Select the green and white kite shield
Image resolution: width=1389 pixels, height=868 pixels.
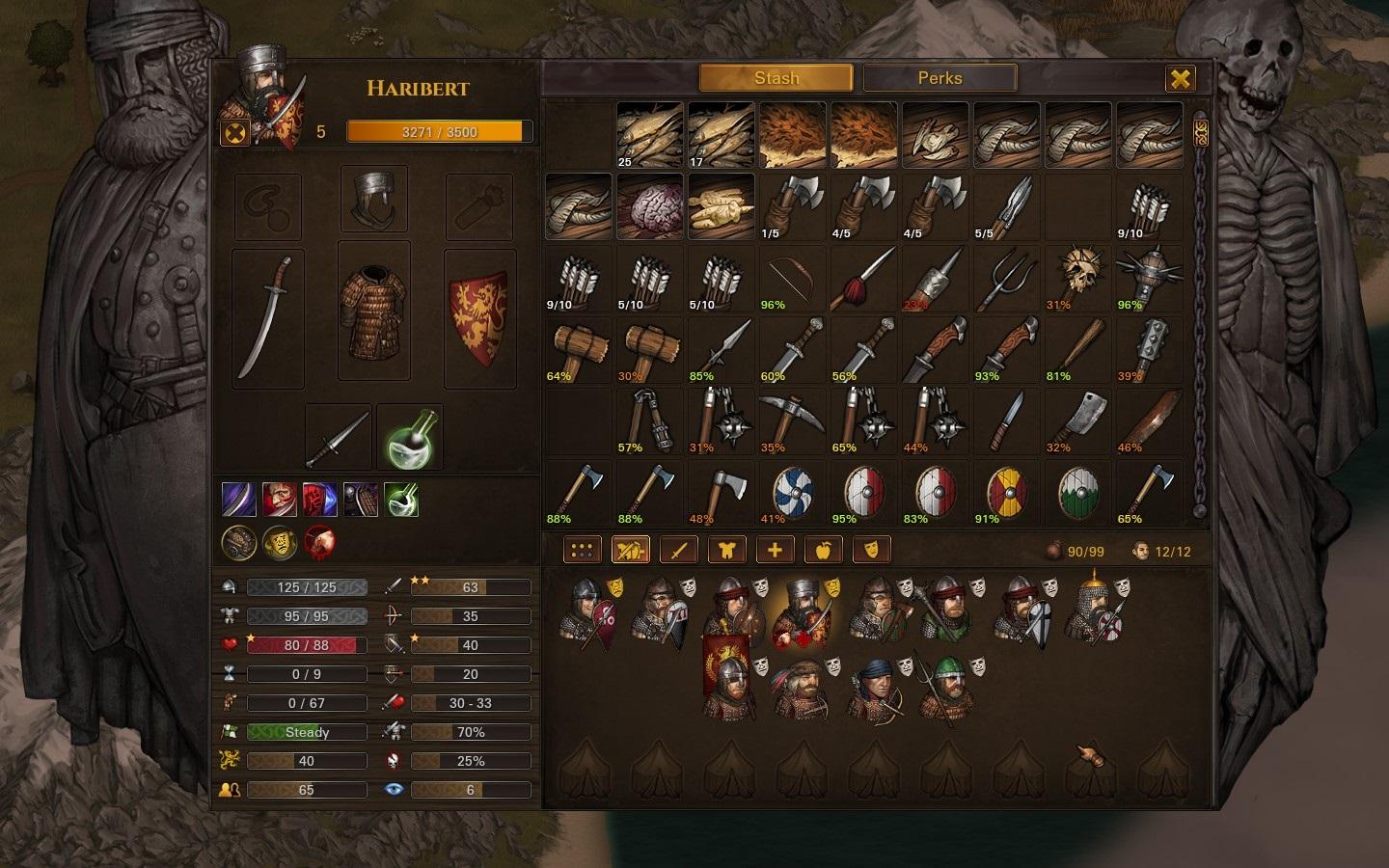pos(1078,492)
